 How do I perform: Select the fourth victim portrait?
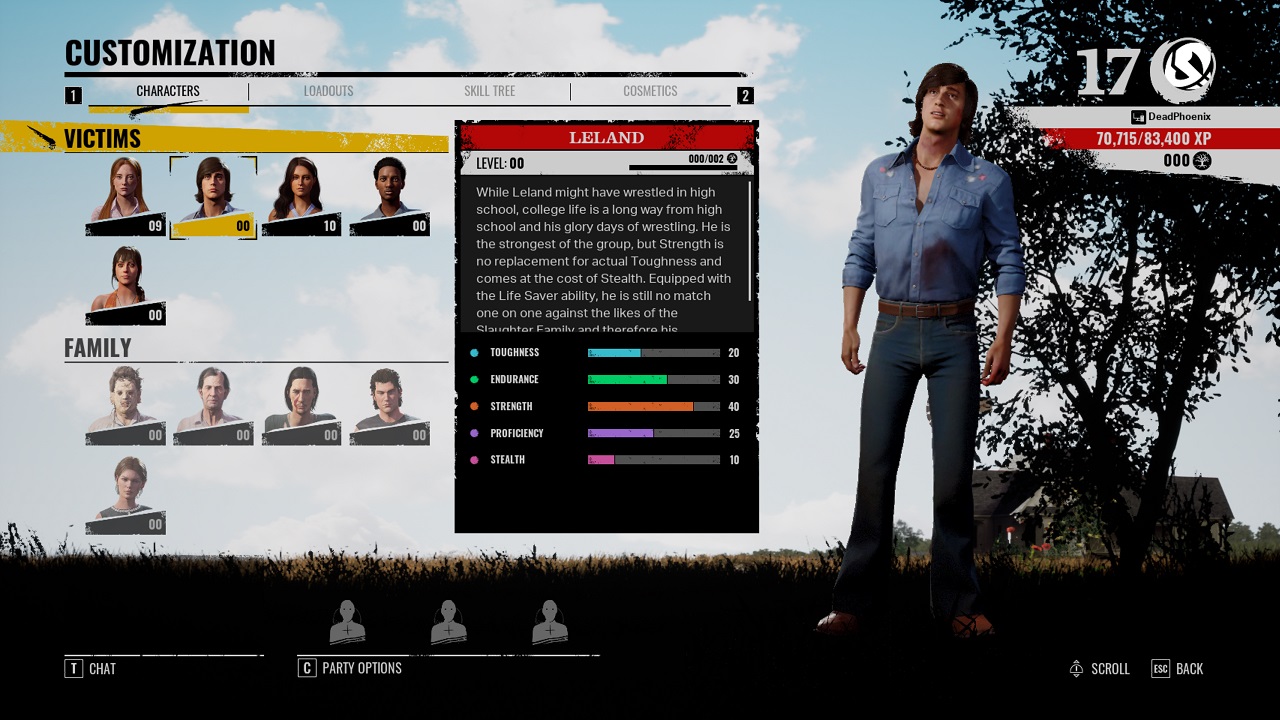(390, 195)
